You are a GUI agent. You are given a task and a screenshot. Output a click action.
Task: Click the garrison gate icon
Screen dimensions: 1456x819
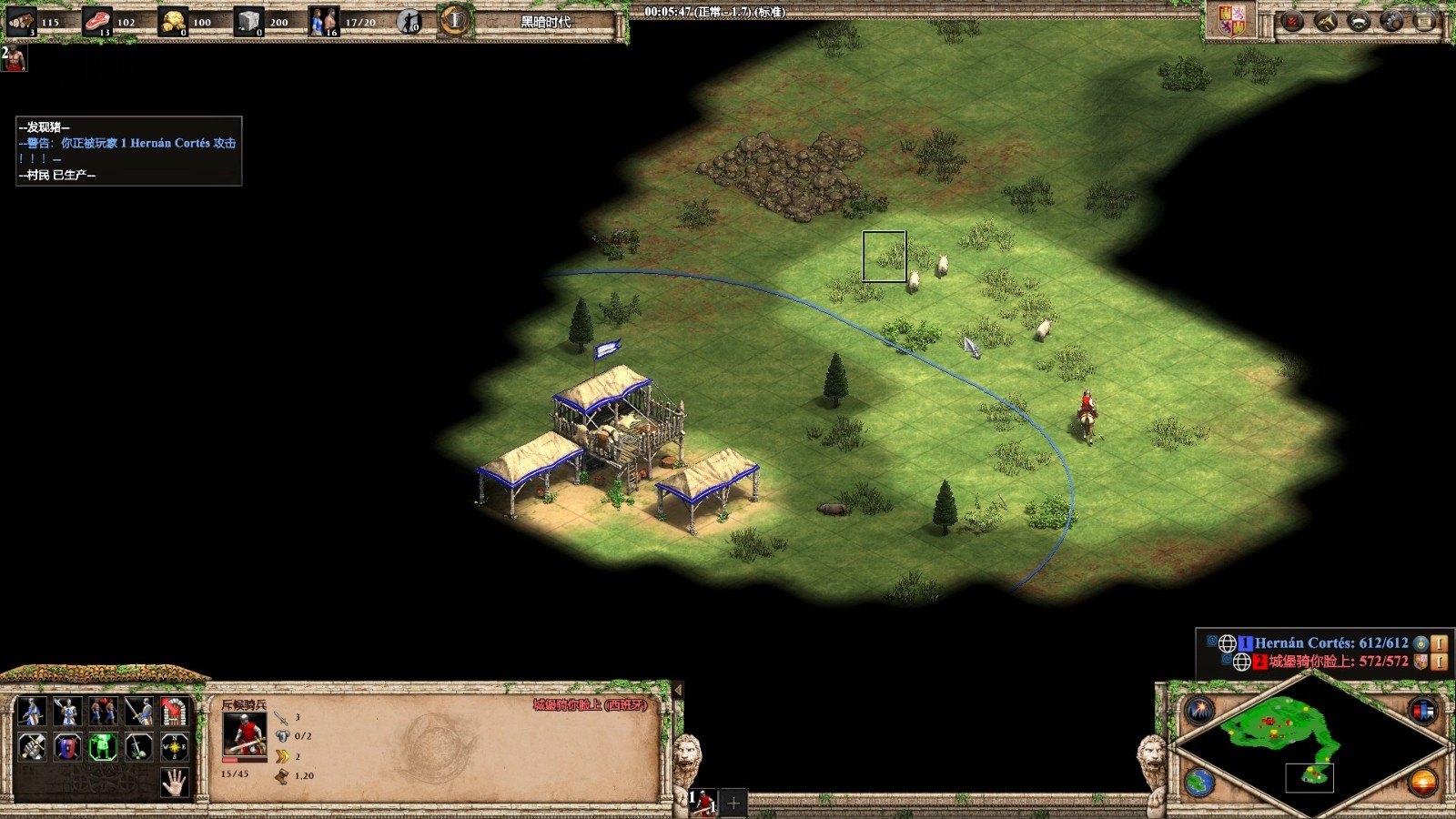pyautogui.click(x=174, y=711)
